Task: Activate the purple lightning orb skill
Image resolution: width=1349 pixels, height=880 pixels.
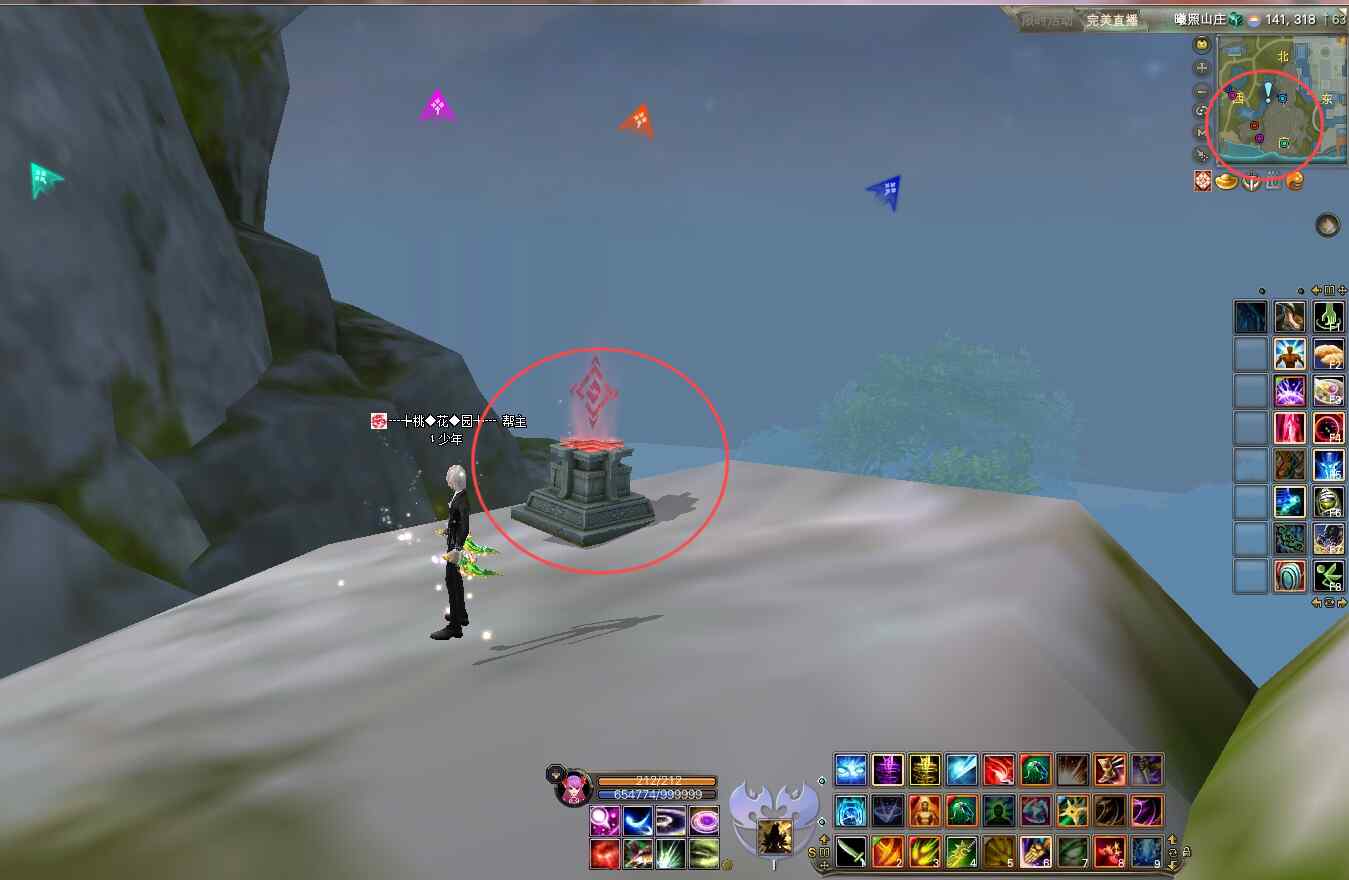Action: (x=1289, y=391)
